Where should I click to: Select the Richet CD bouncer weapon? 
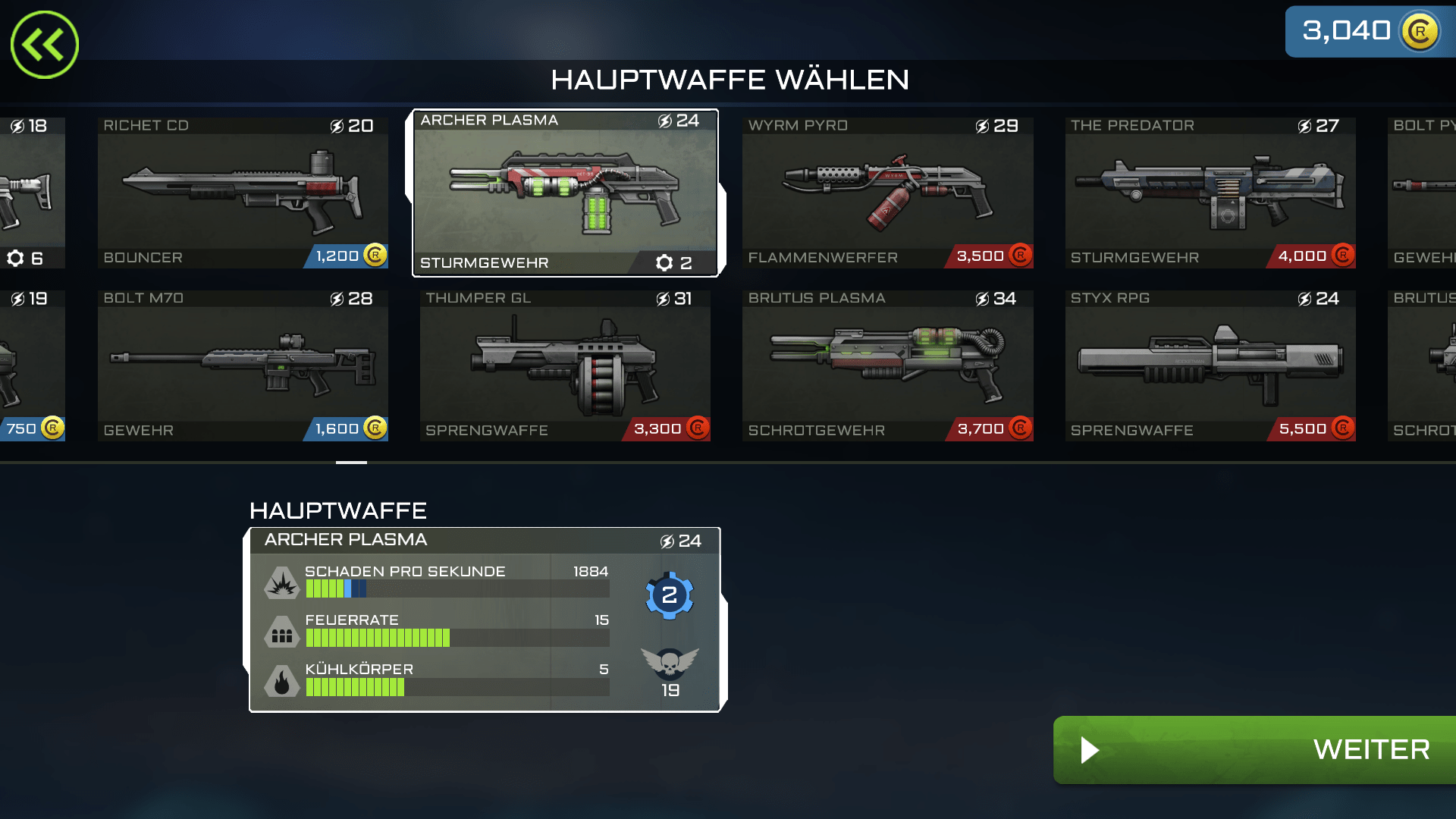pos(243,193)
